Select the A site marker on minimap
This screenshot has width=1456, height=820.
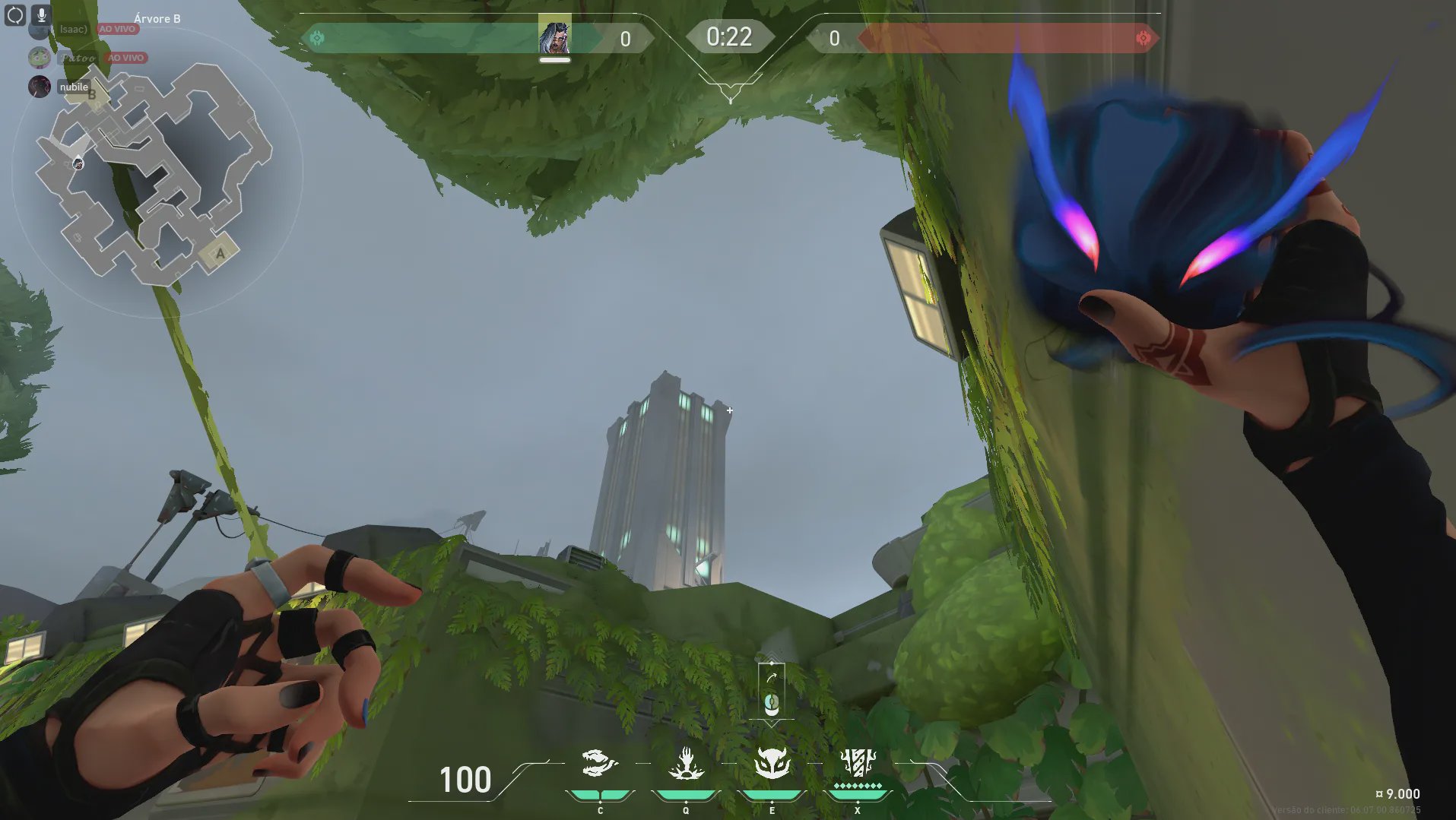(x=220, y=254)
